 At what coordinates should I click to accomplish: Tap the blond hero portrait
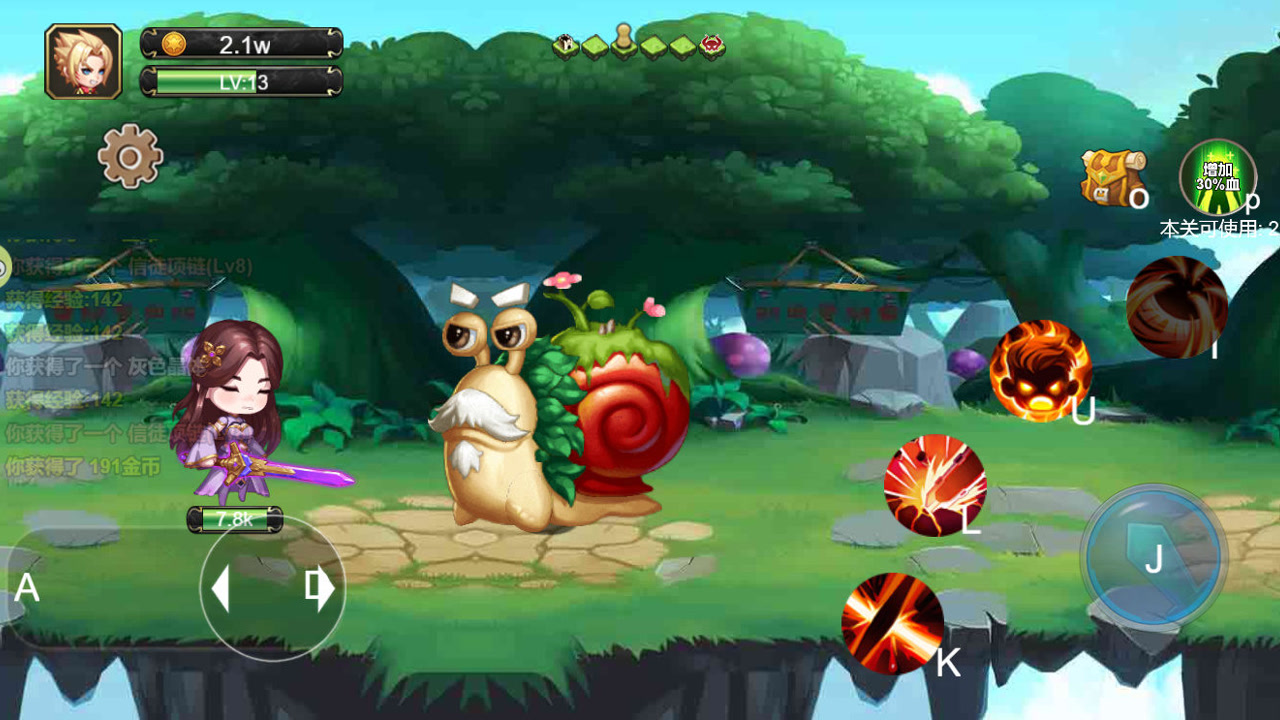click(x=83, y=62)
